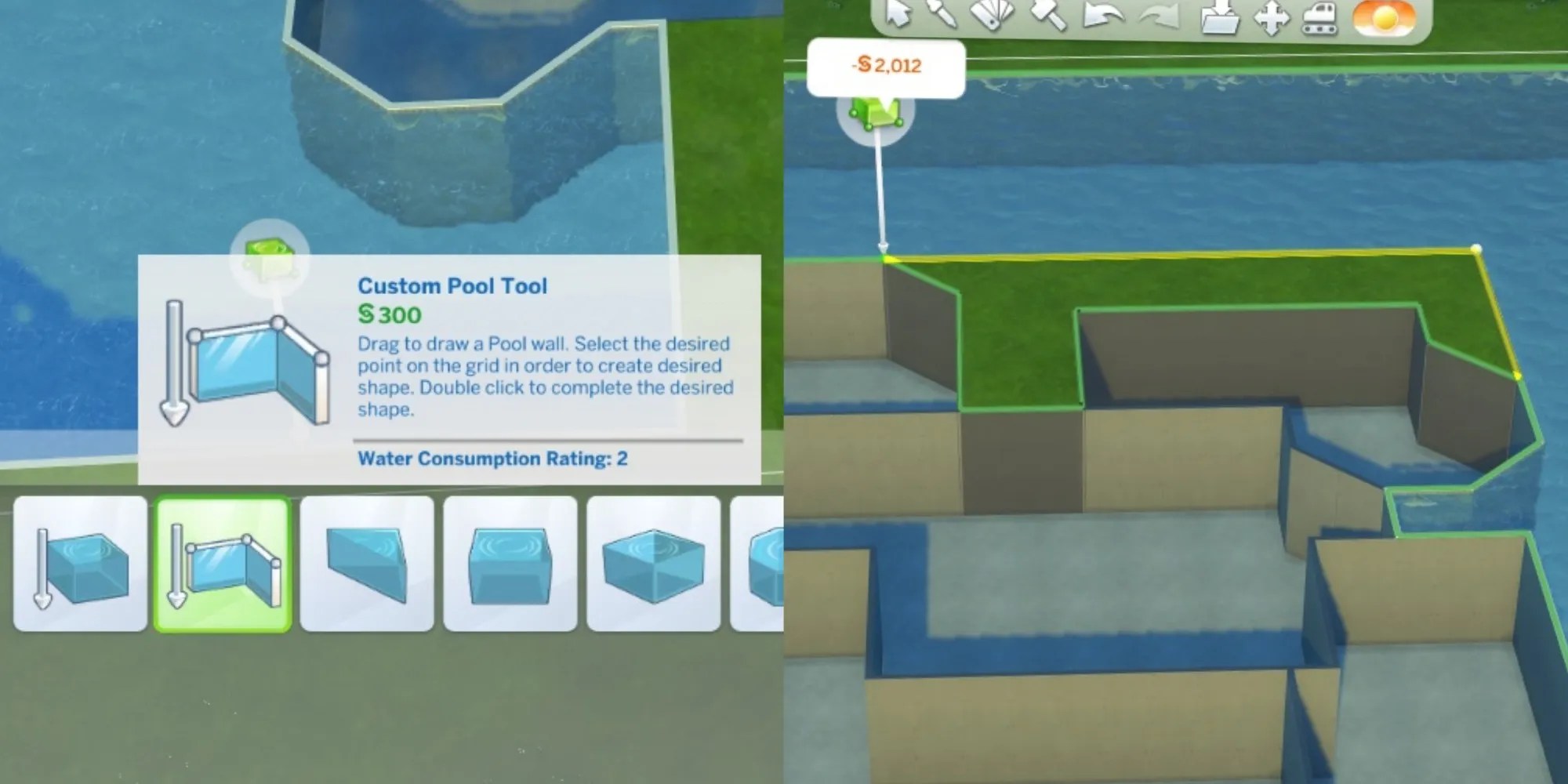Select the Eyedropper tool in the toolbar

pos(941,16)
